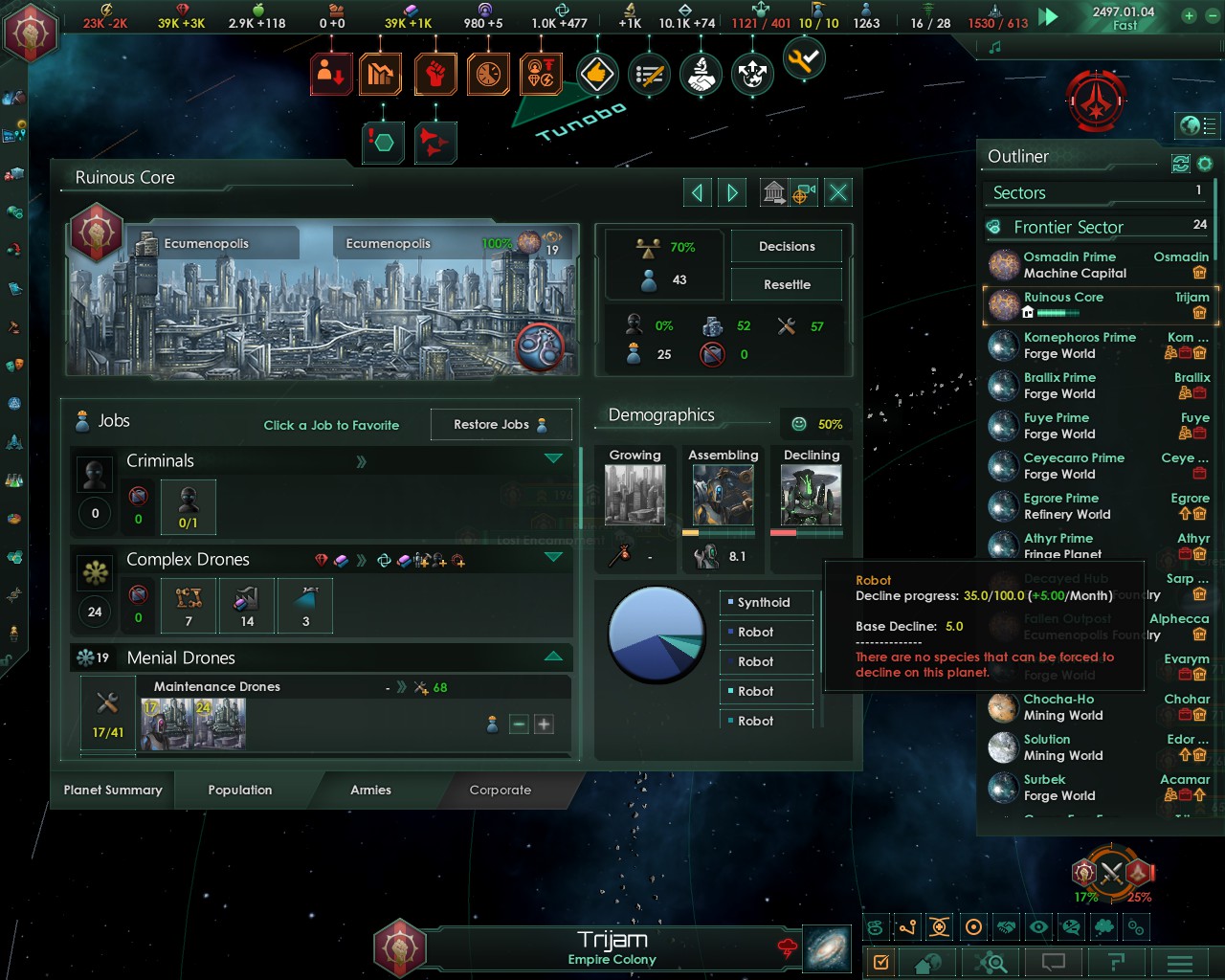Viewport: 1225px width, 980px height.
Task: Open the message log speech bubble icon
Action: point(1053,963)
